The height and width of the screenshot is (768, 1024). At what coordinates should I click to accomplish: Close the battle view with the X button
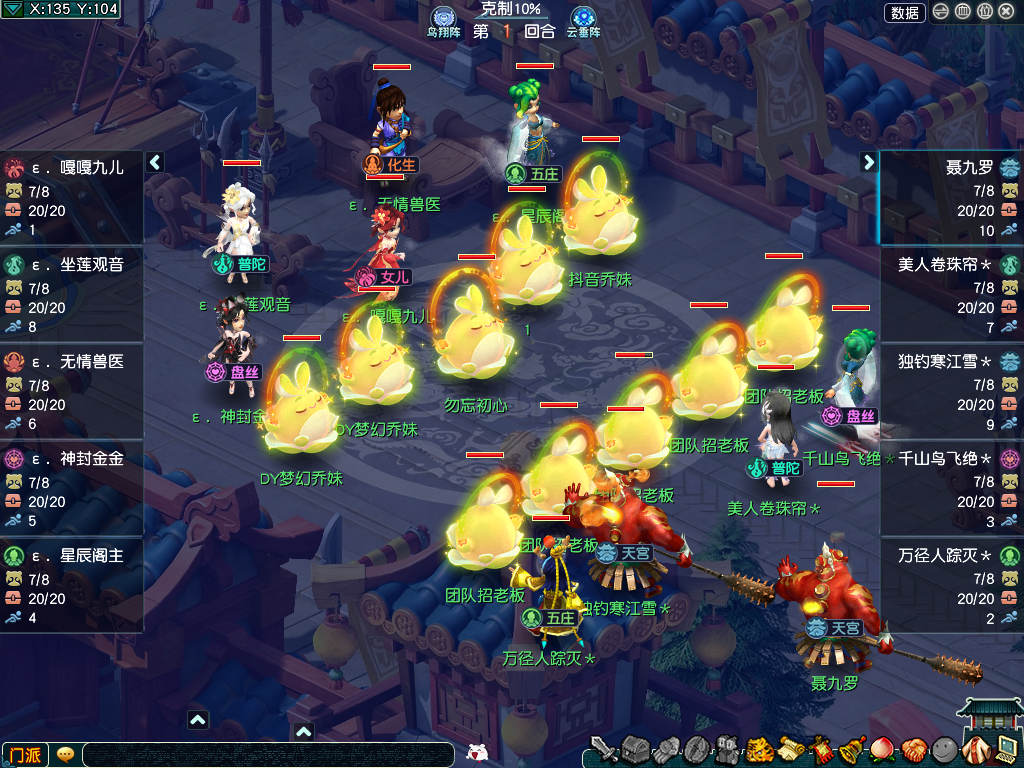[1006, 12]
